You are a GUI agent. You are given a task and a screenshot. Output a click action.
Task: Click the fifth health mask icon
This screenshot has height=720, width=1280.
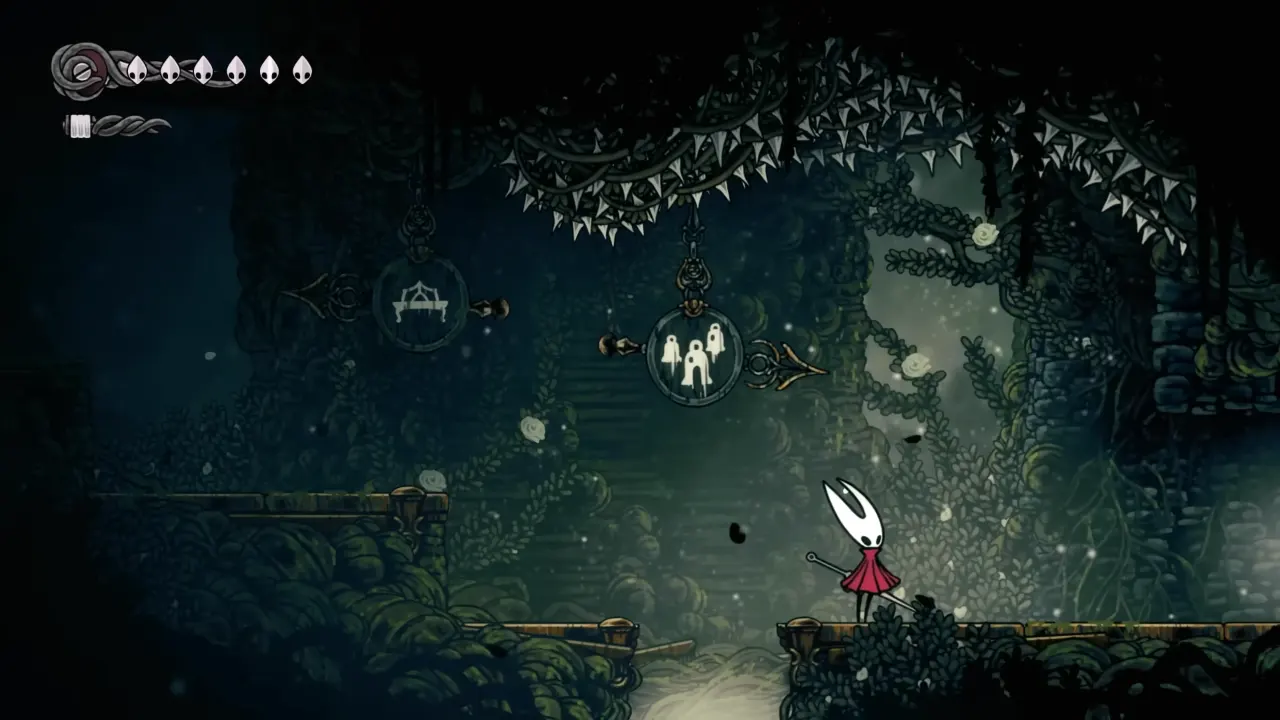269,70
